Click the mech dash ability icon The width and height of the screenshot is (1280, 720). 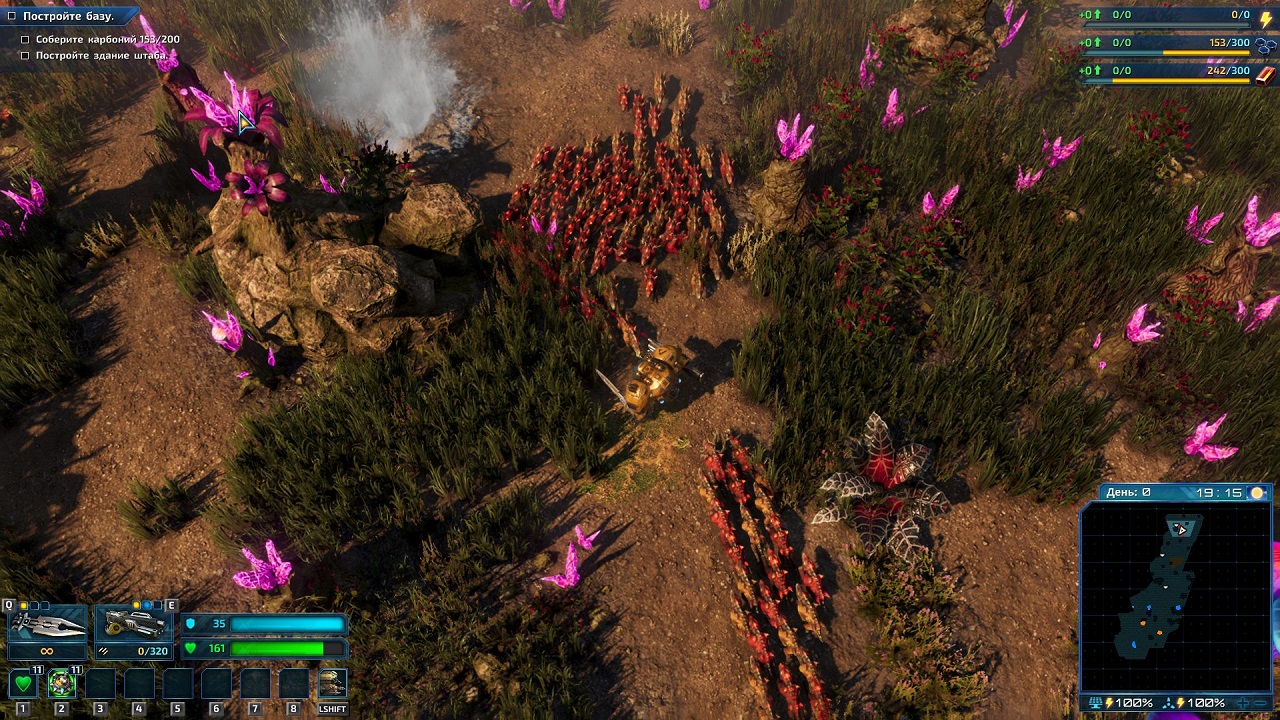click(x=332, y=684)
